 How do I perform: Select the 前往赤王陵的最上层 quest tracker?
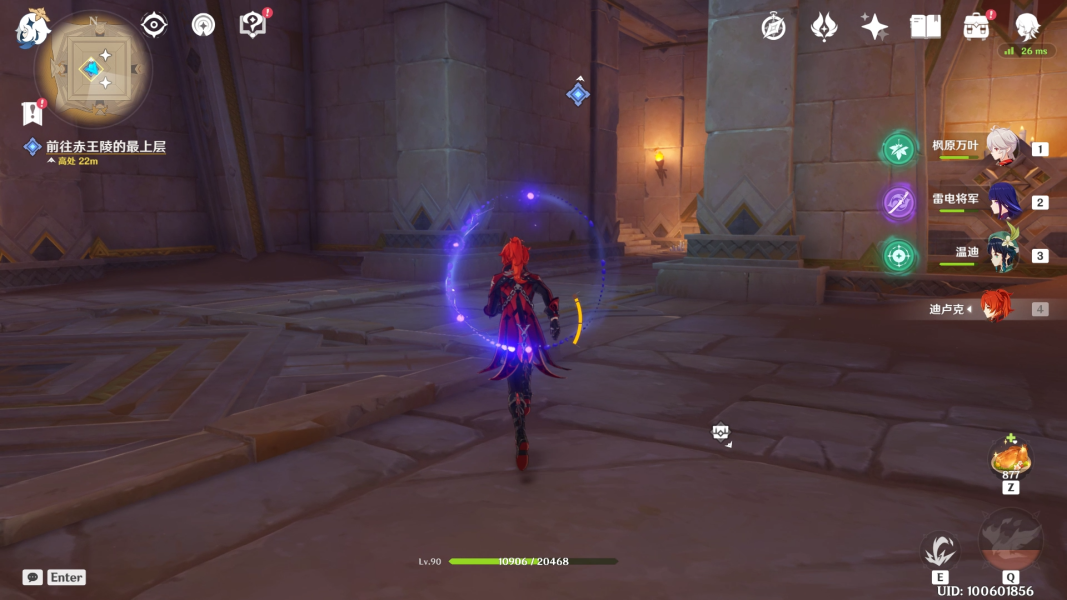coord(105,147)
